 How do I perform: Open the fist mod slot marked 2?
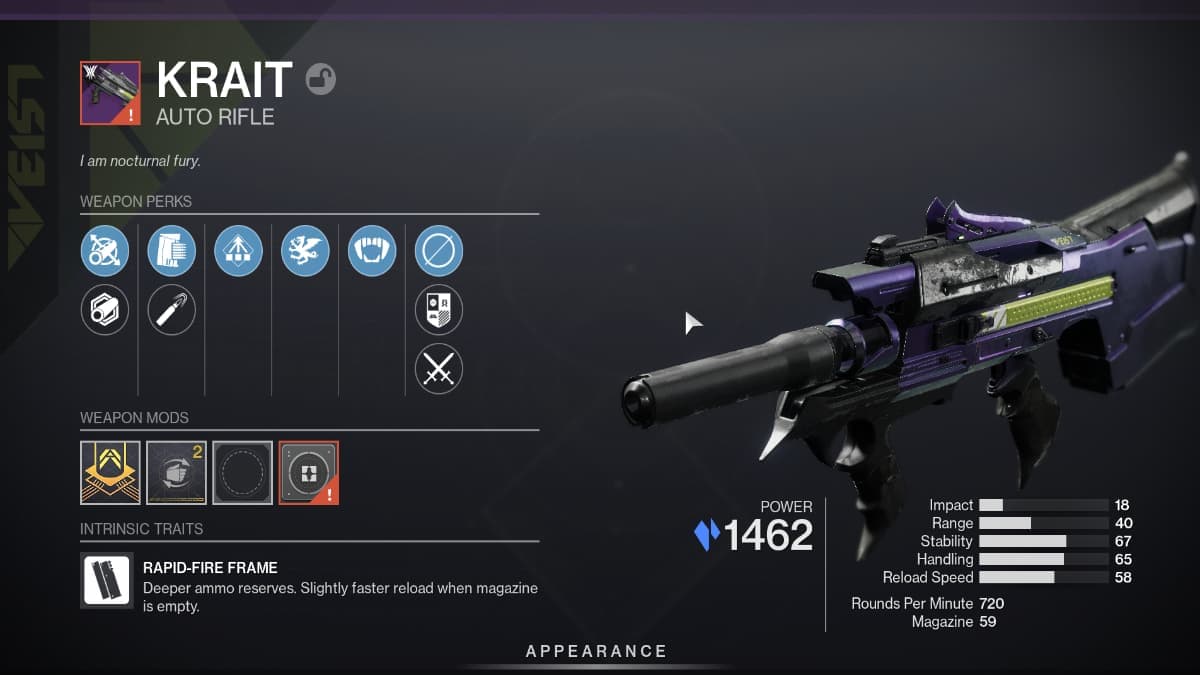tap(176, 472)
